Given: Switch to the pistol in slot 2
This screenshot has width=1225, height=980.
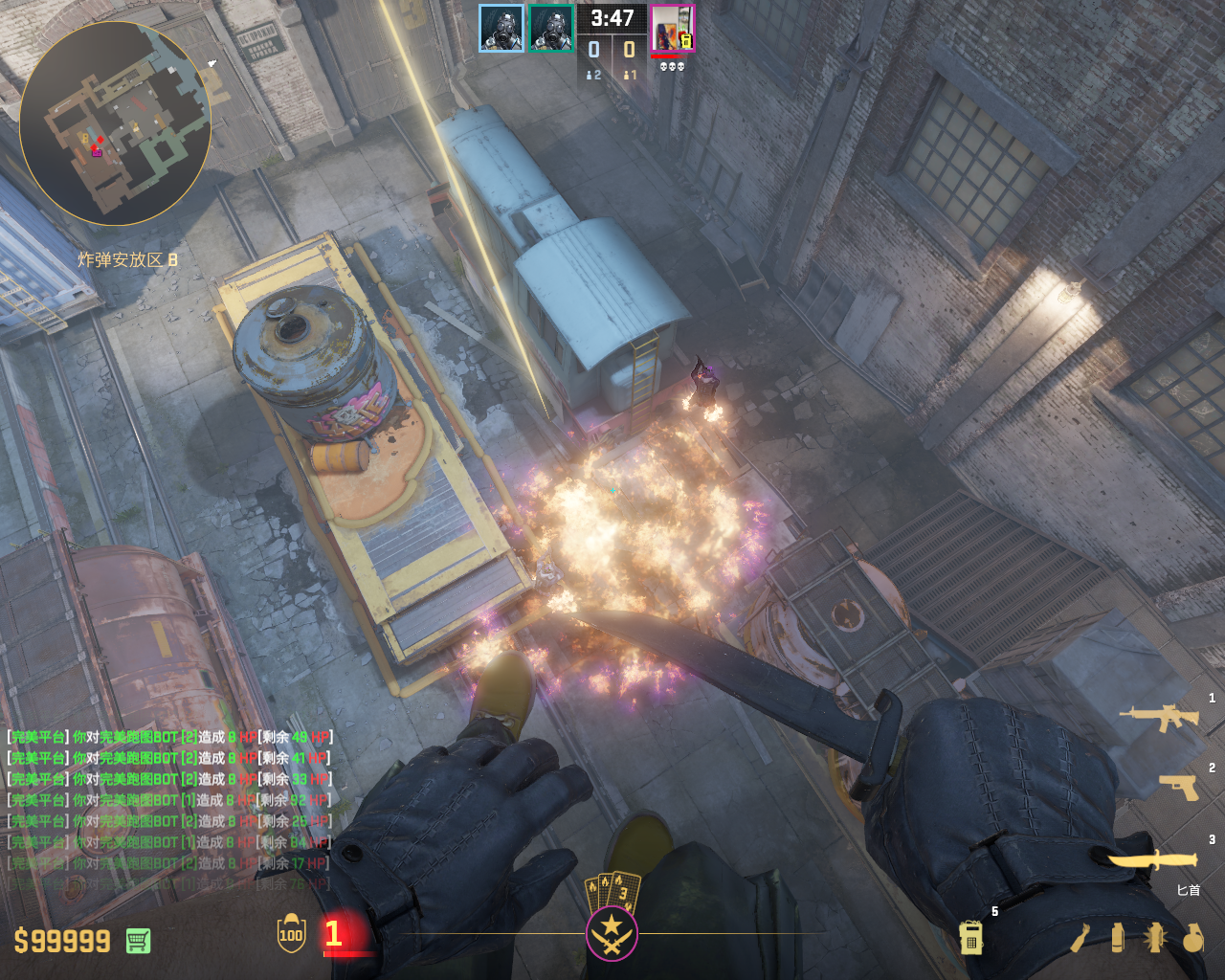Looking at the screenshot, I should point(1179,786).
